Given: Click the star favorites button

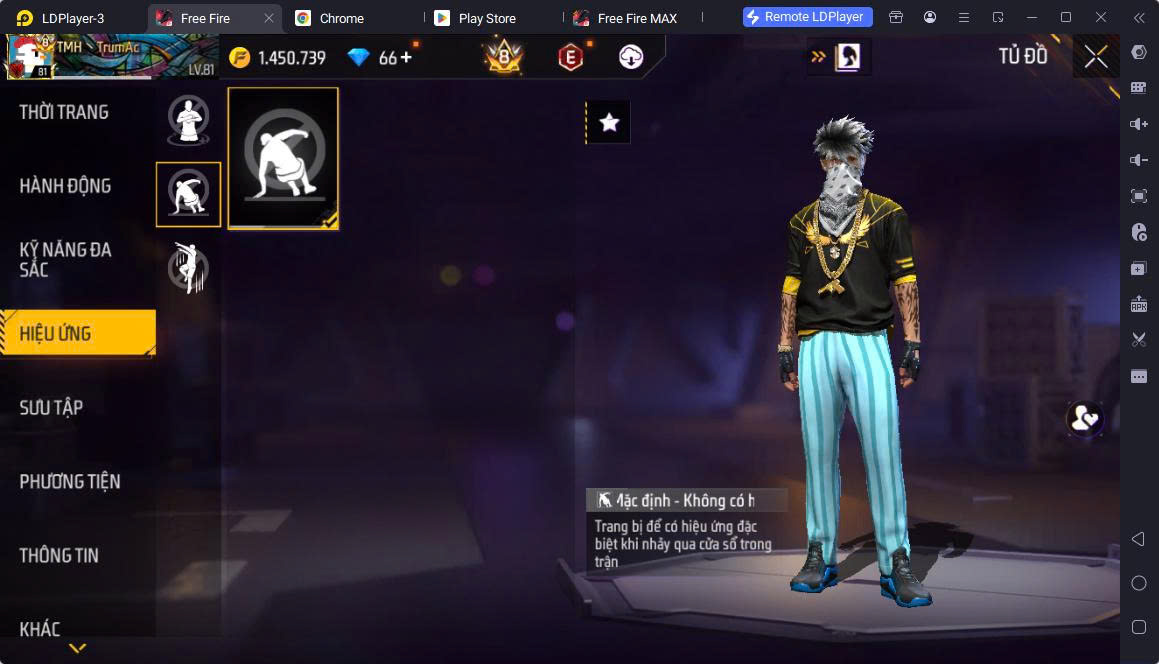Looking at the screenshot, I should click(x=609, y=122).
